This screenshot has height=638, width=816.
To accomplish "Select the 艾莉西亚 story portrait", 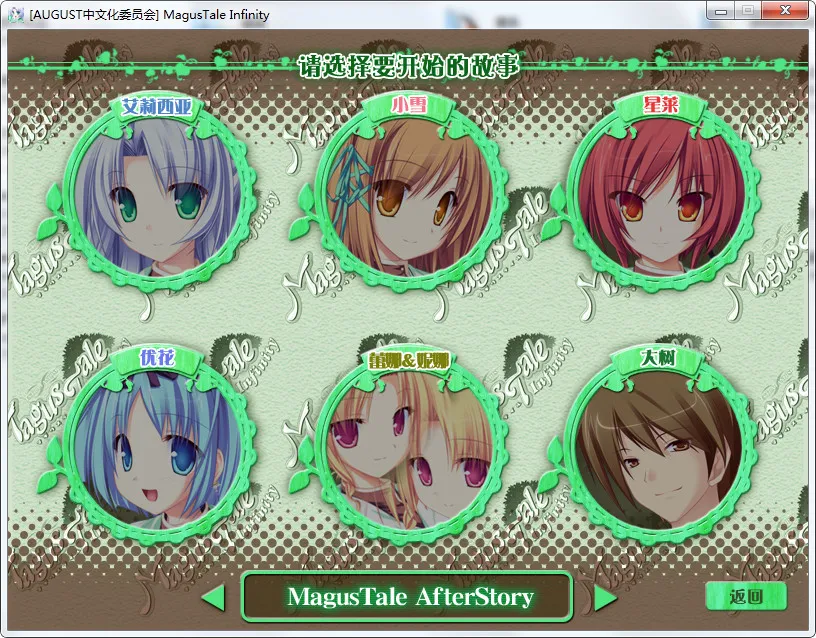I will coord(156,195).
